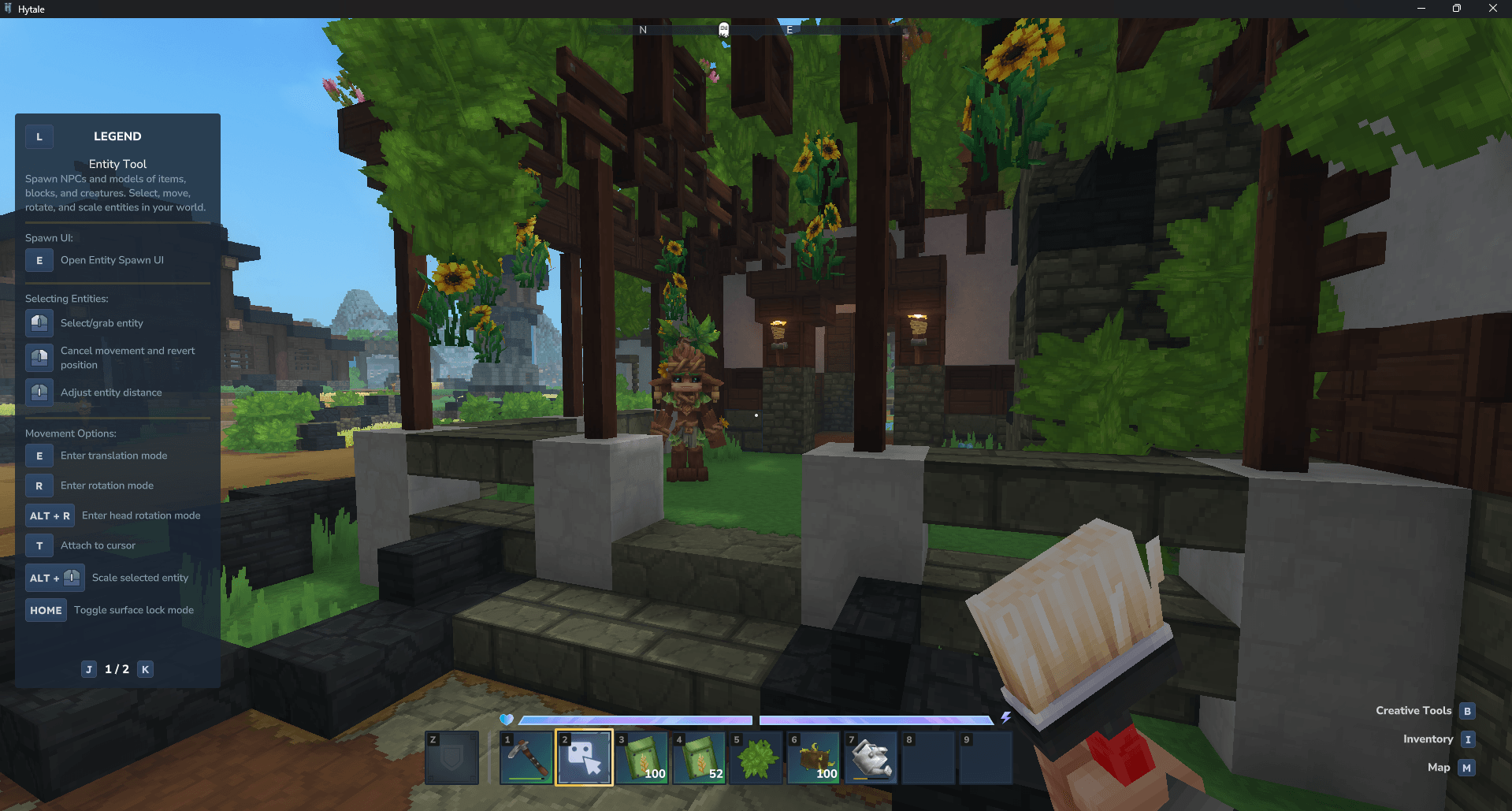Close the Hytale window
The width and height of the screenshot is (1512, 811).
tap(1493, 9)
